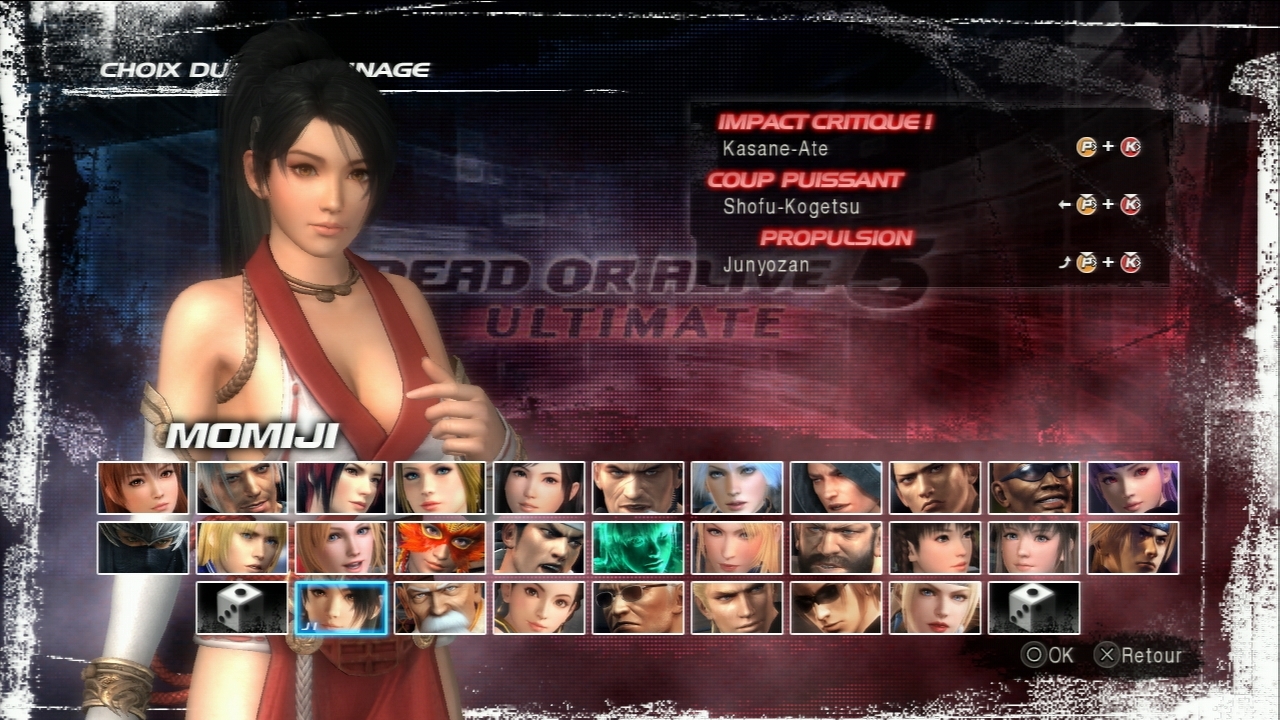This screenshot has height=720, width=1280.
Task: Pick Tina, the blonde wrestler portrait
Action: point(440,488)
